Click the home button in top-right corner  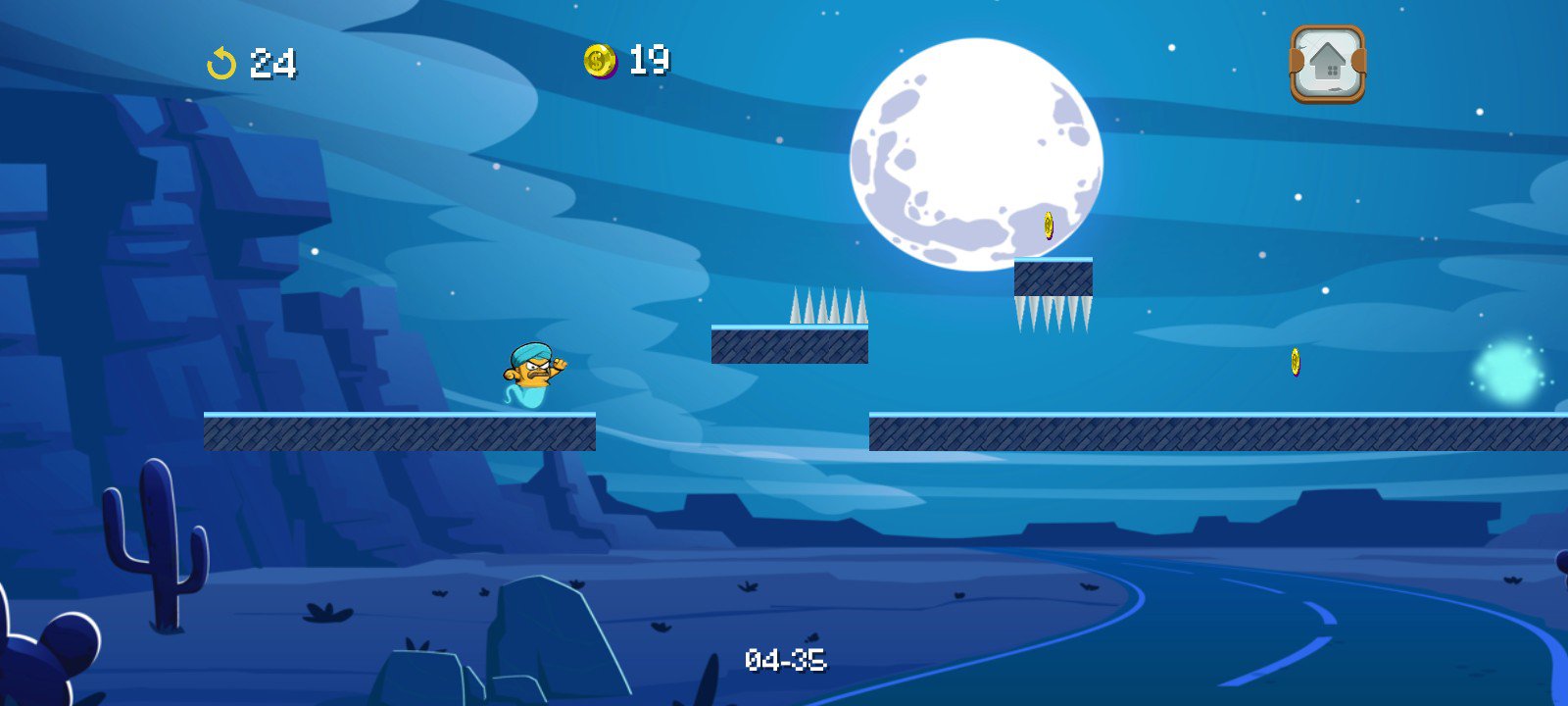click(1326, 65)
